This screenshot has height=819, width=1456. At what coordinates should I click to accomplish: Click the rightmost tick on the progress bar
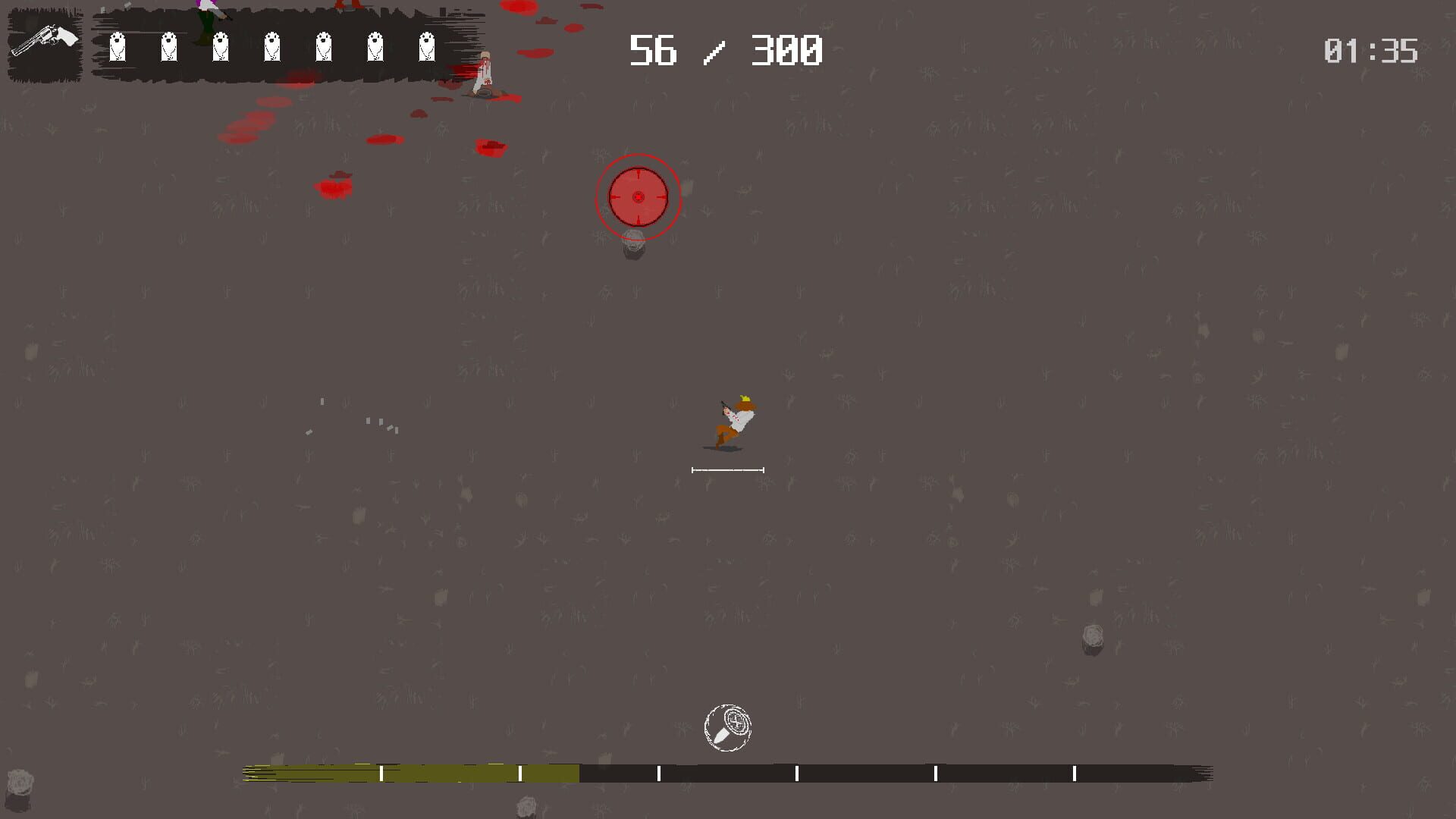point(1075,773)
